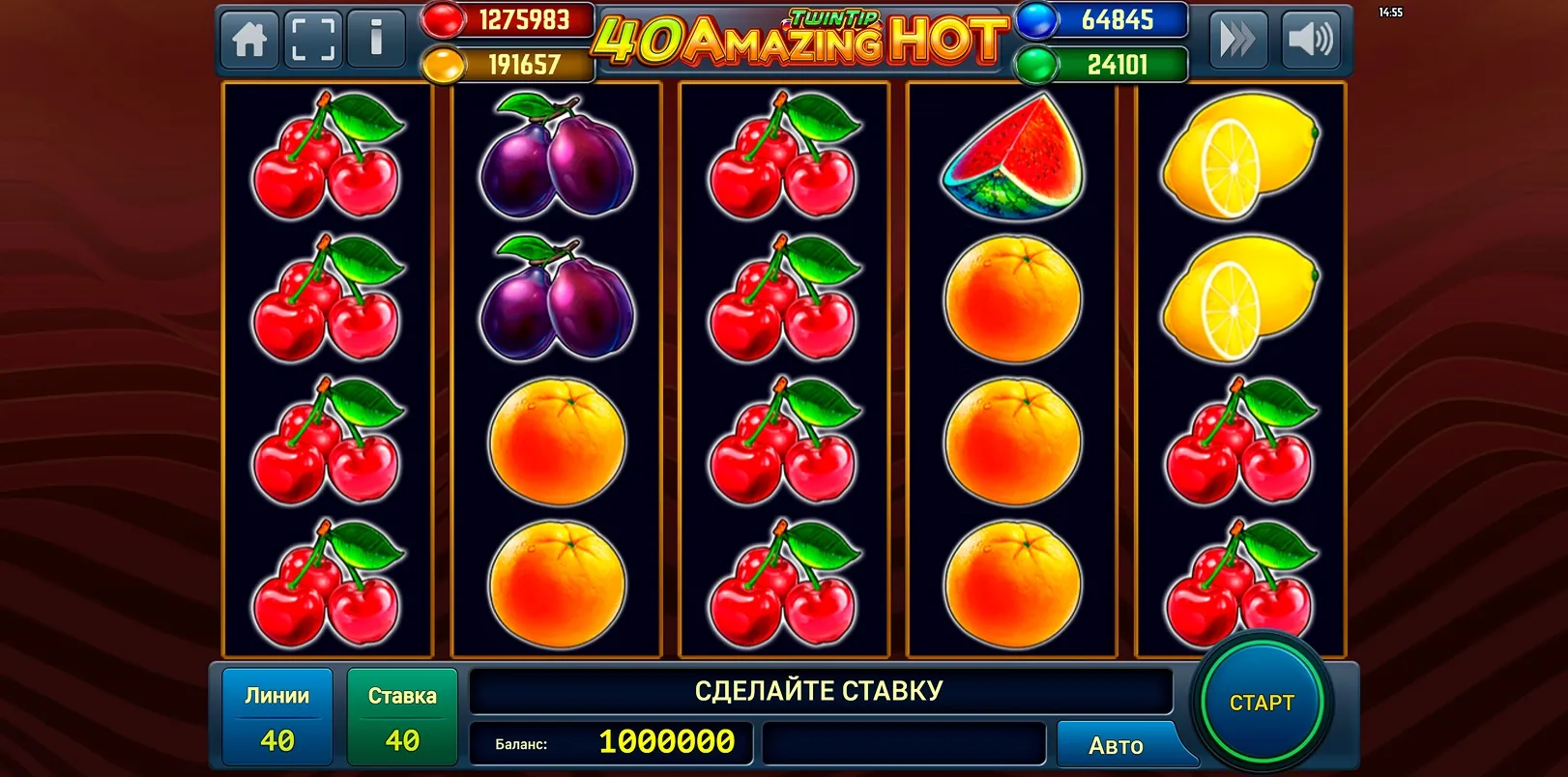Click the Баланс field showing 1000000

pos(609,744)
